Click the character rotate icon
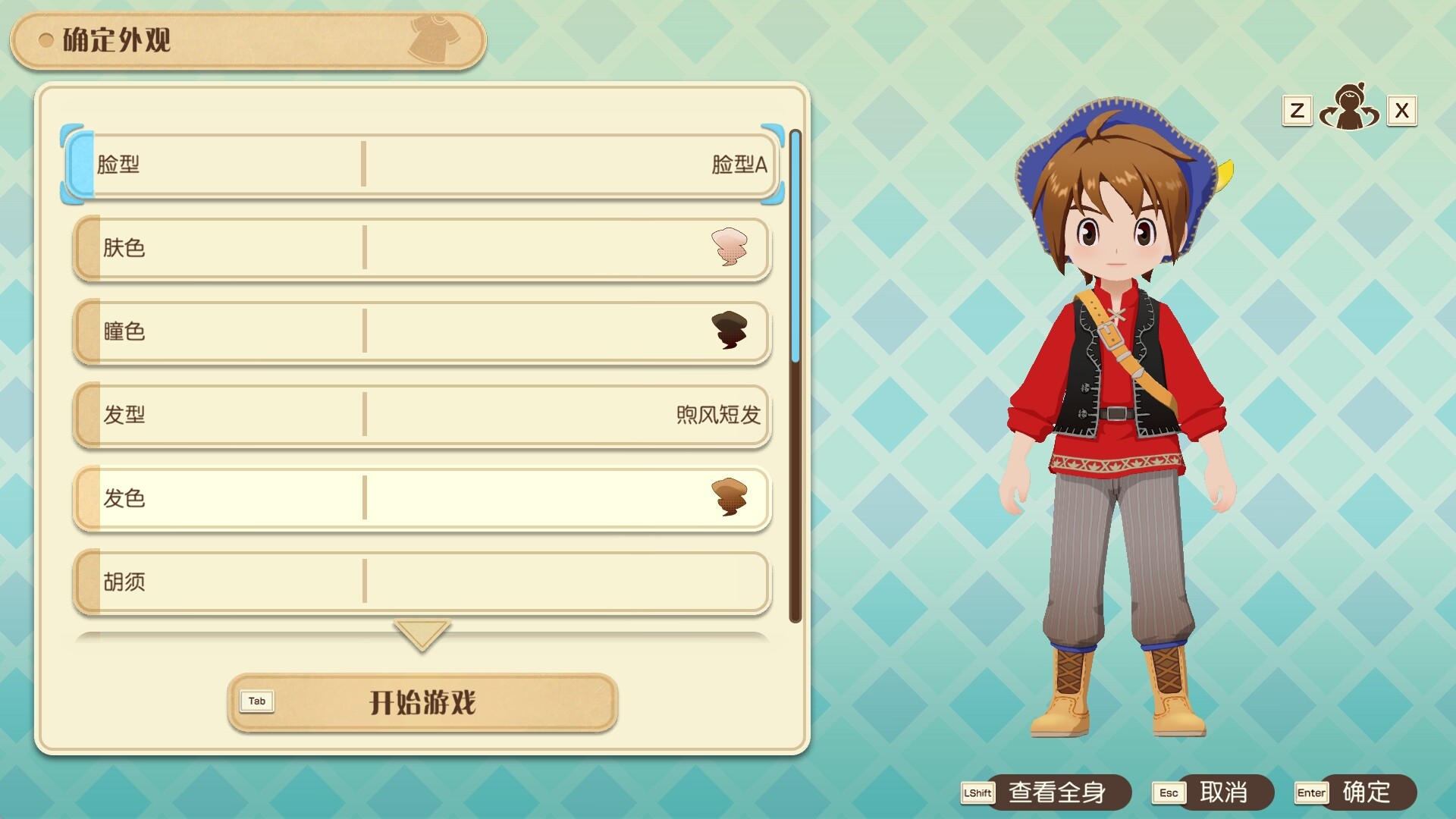Viewport: 1456px width, 819px height. (1349, 108)
